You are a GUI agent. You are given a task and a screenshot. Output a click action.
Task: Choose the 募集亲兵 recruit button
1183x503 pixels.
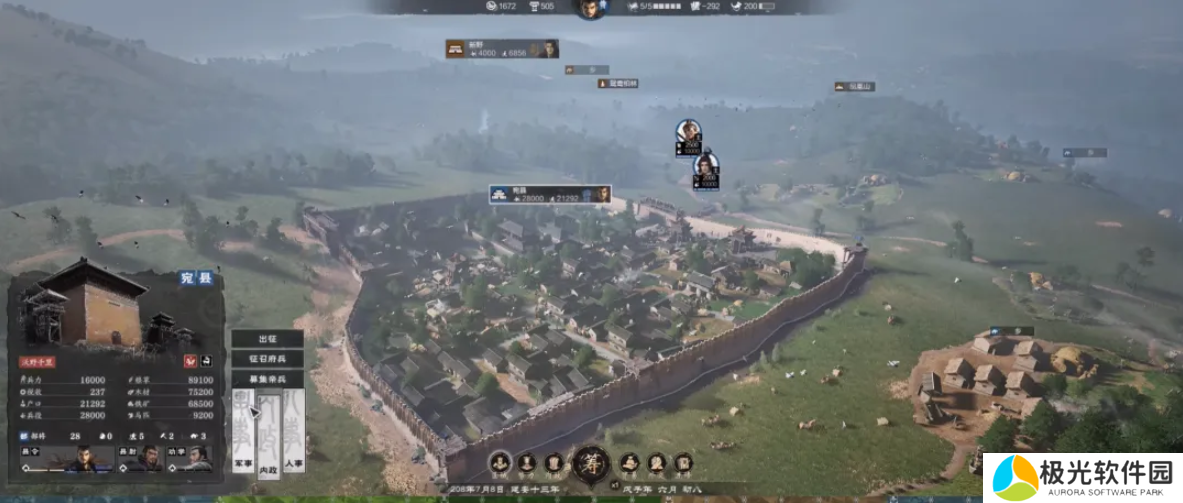click(x=267, y=380)
